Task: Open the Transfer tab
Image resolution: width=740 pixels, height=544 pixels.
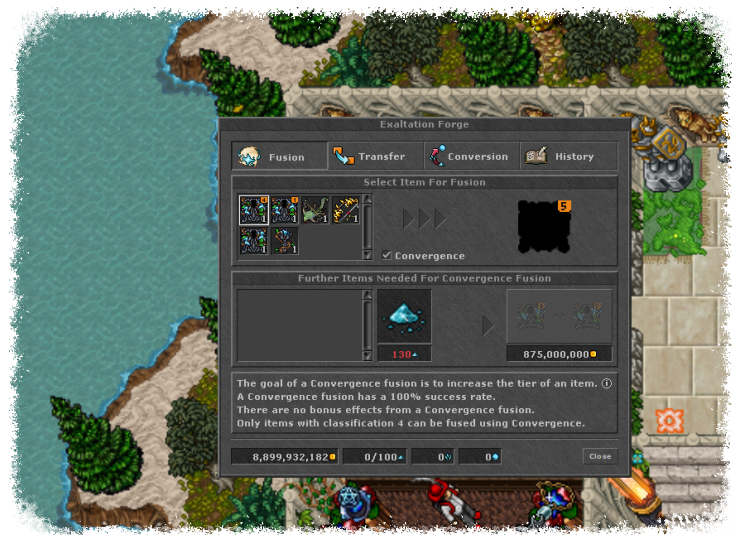Action: tap(371, 156)
